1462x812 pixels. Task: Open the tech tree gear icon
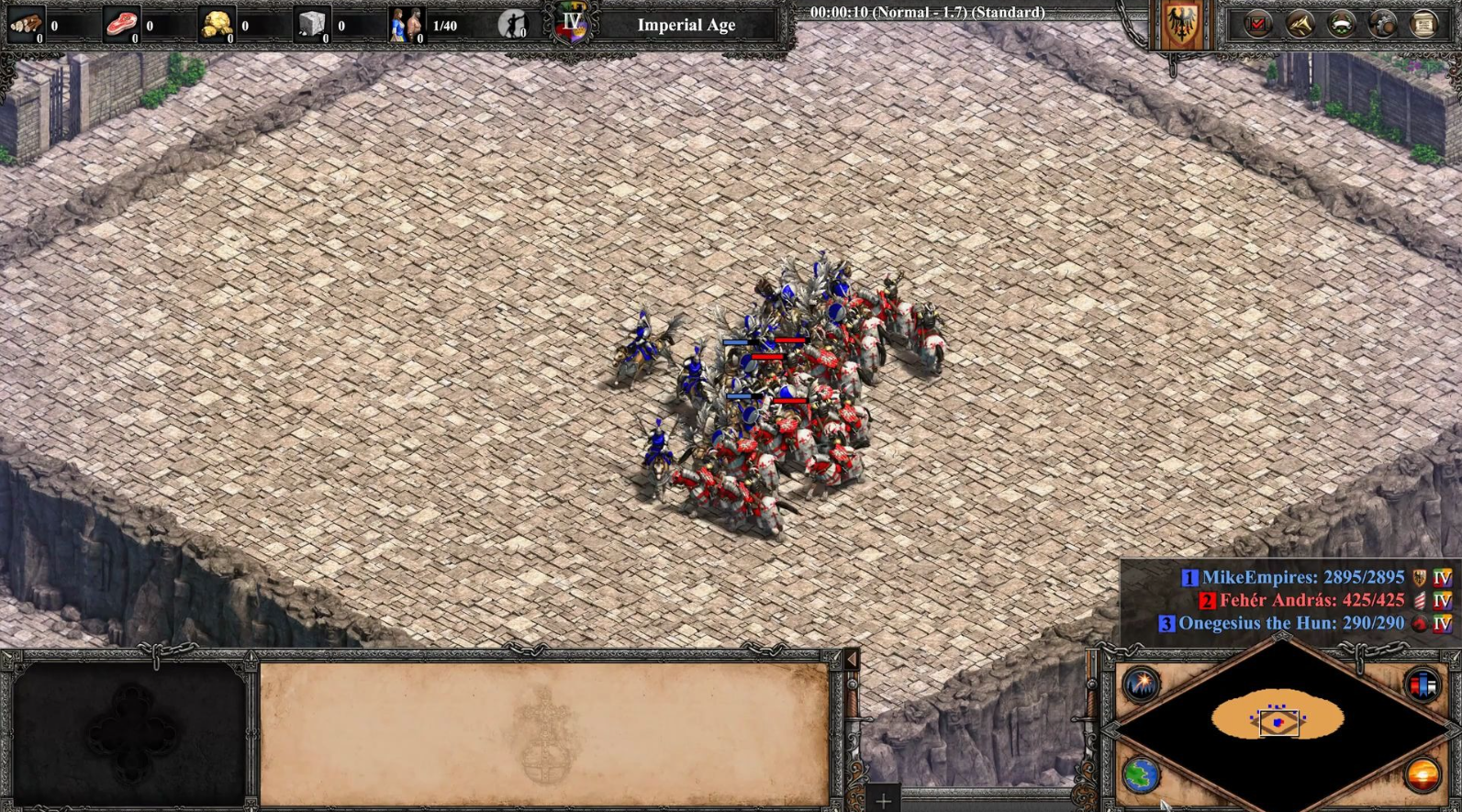click(1382, 24)
